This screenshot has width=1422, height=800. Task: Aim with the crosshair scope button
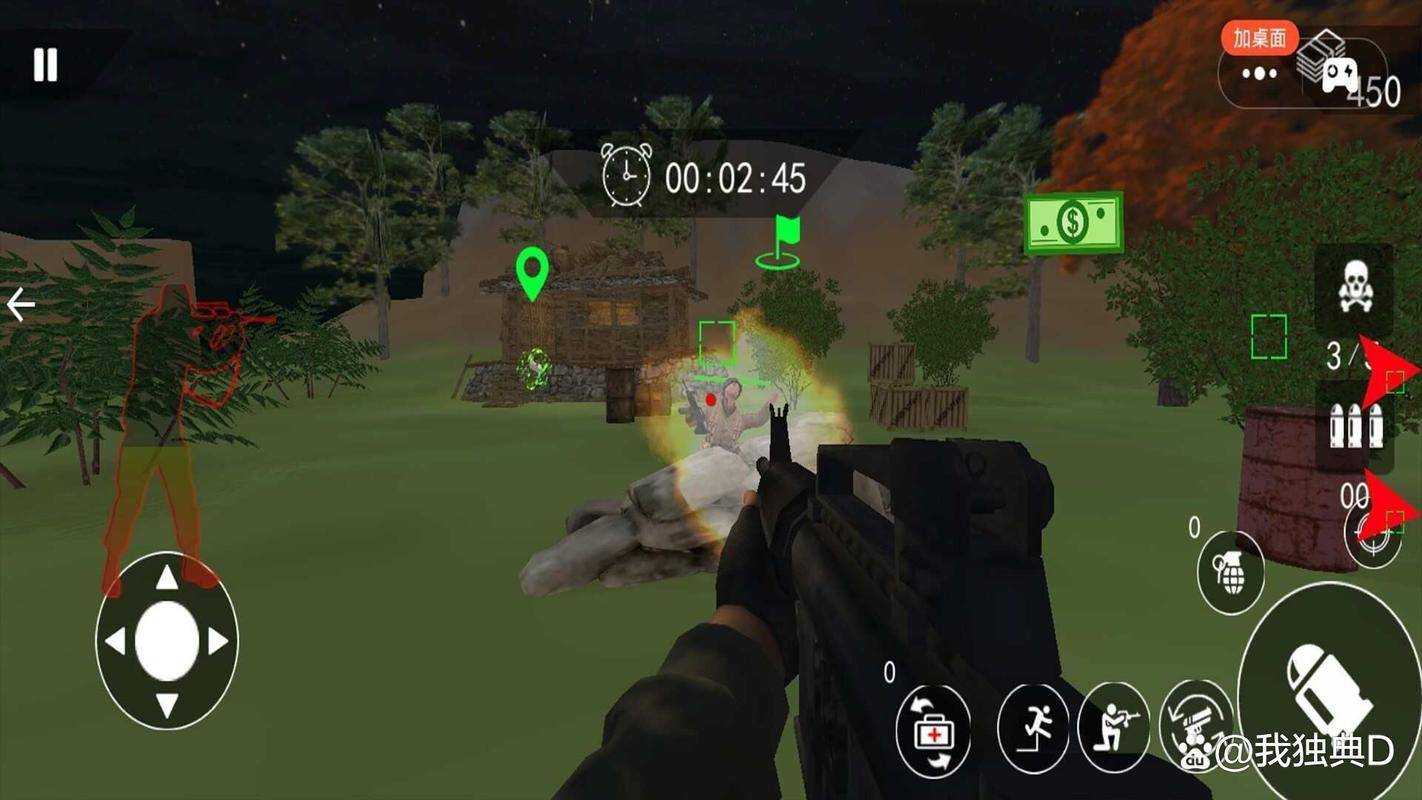point(1374,537)
